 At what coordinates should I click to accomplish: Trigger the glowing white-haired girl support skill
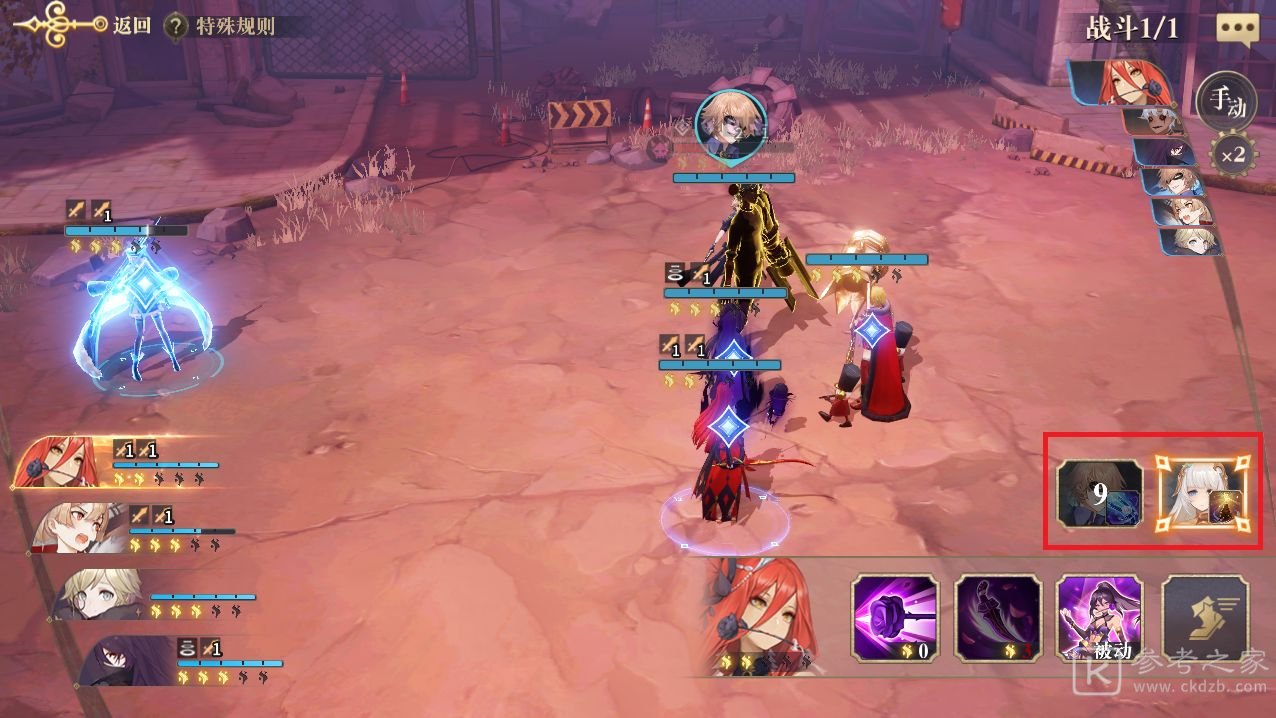pyautogui.click(x=1203, y=496)
